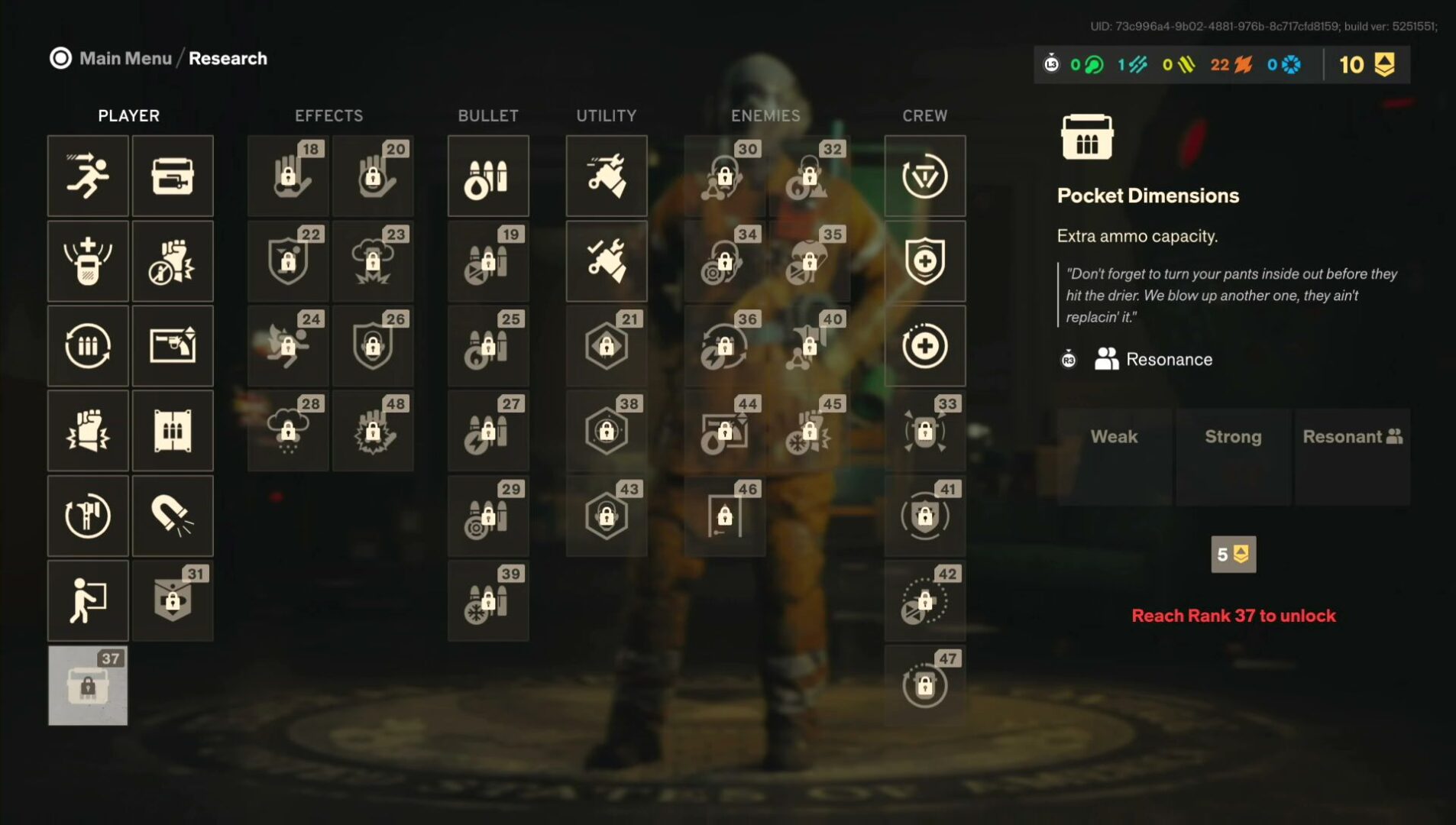Image resolution: width=1456 pixels, height=825 pixels.
Task: Open locked utility hexagon rank 21
Action: [607, 346]
